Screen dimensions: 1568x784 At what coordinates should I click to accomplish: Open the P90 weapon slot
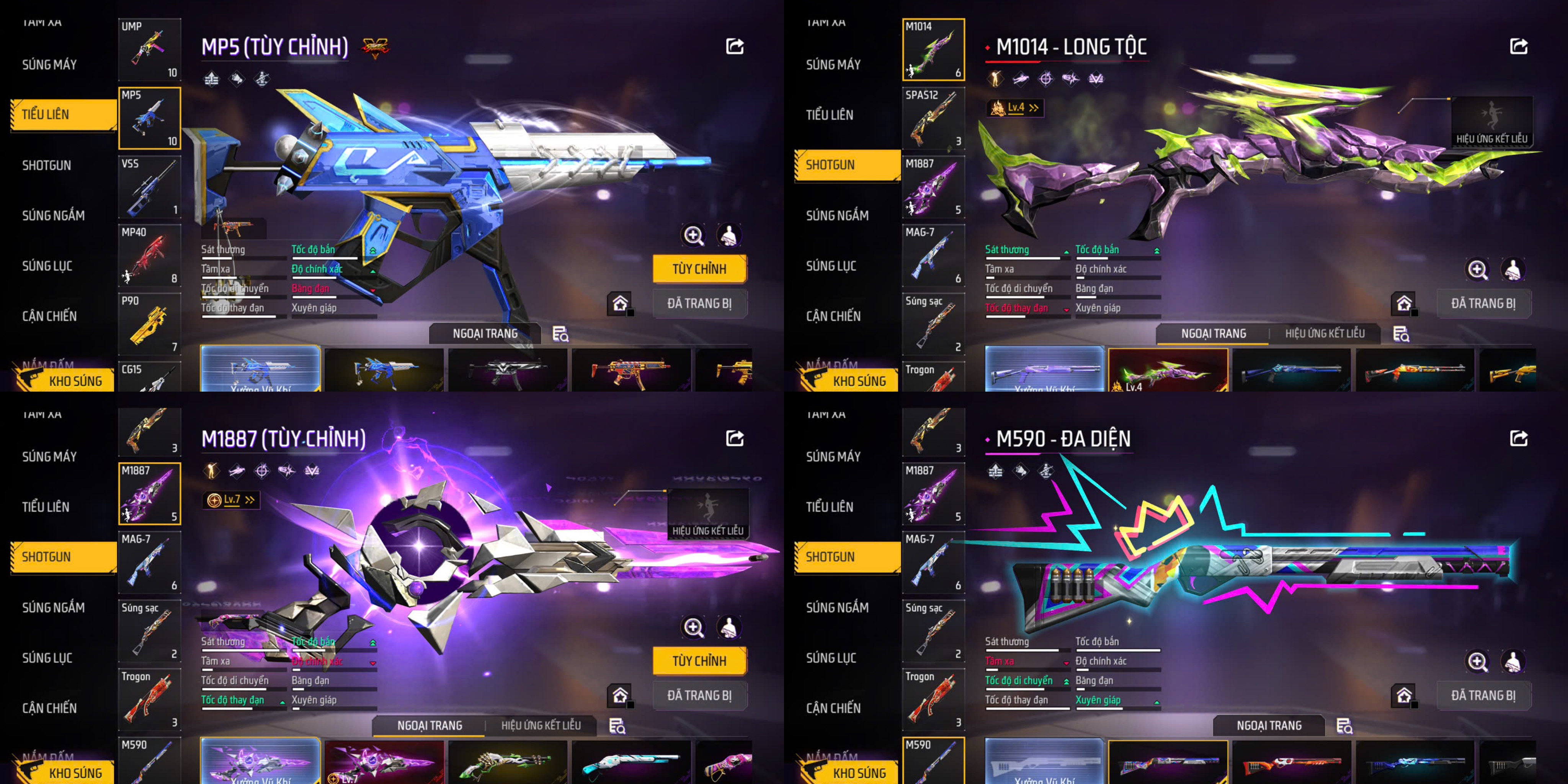point(149,324)
